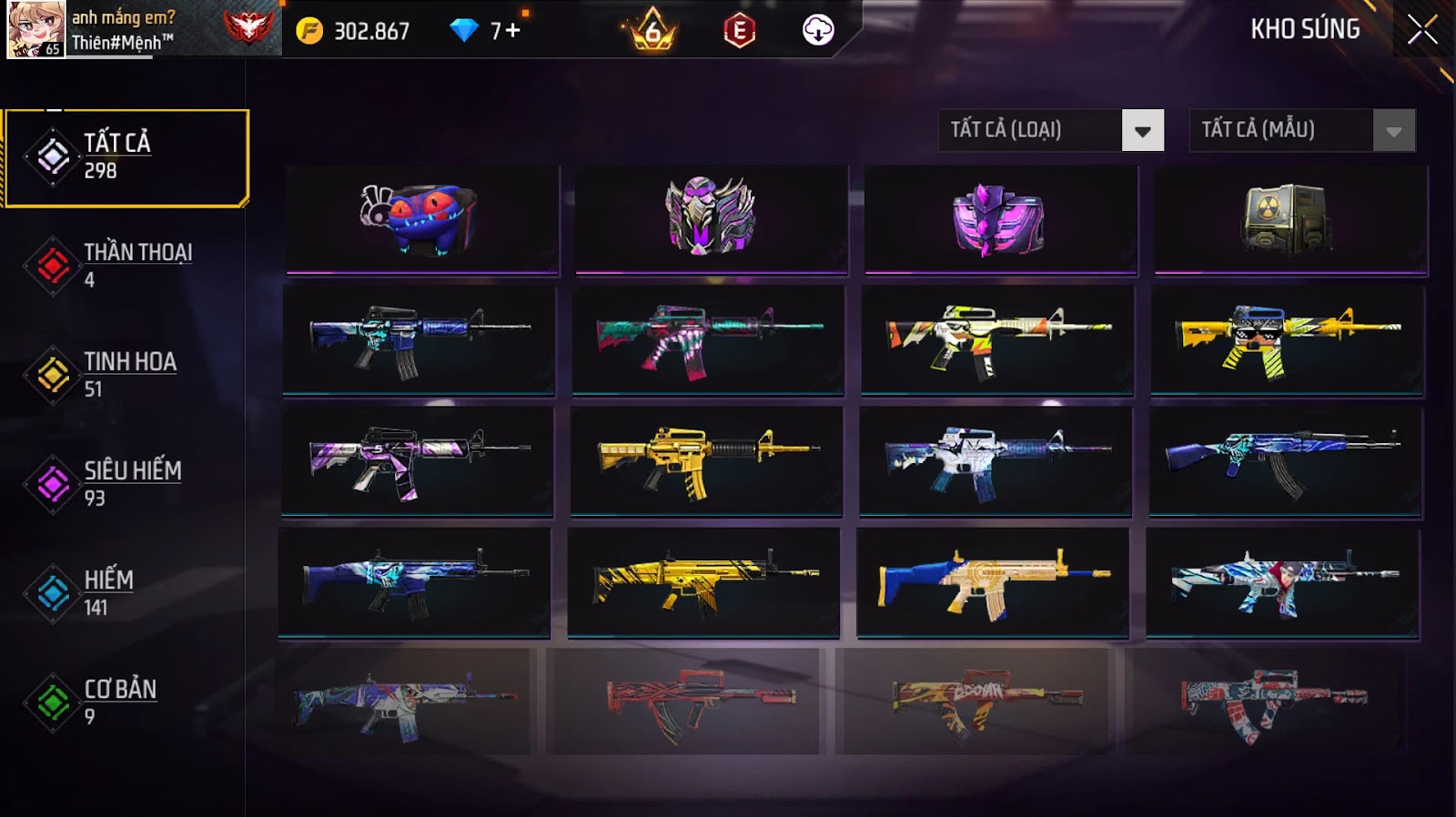Viewport: 1456px width, 817px height.
Task: Select the blue monster gloo wall skin
Action: point(422,219)
